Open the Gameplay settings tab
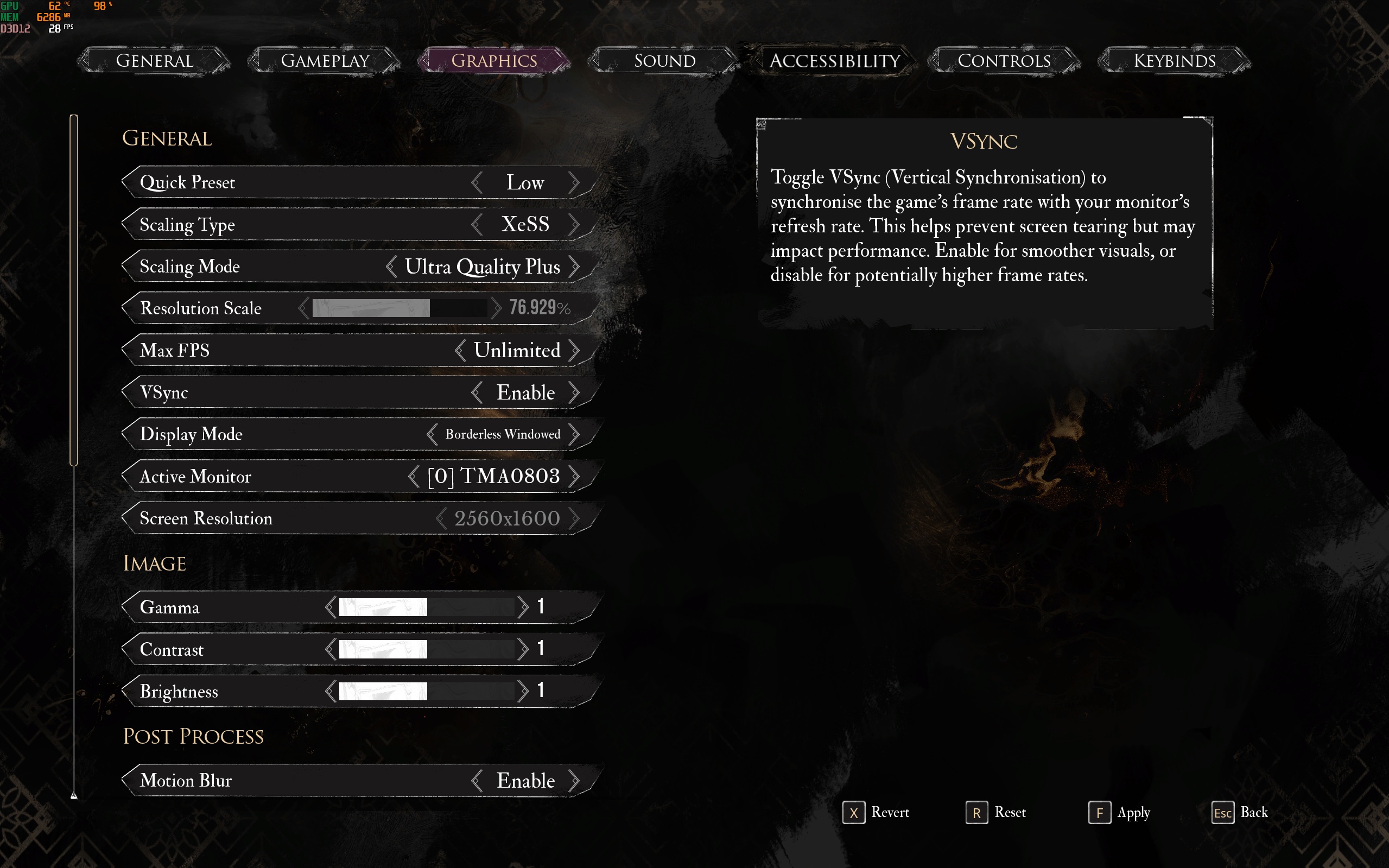The image size is (1389, 868). point(325,61)
